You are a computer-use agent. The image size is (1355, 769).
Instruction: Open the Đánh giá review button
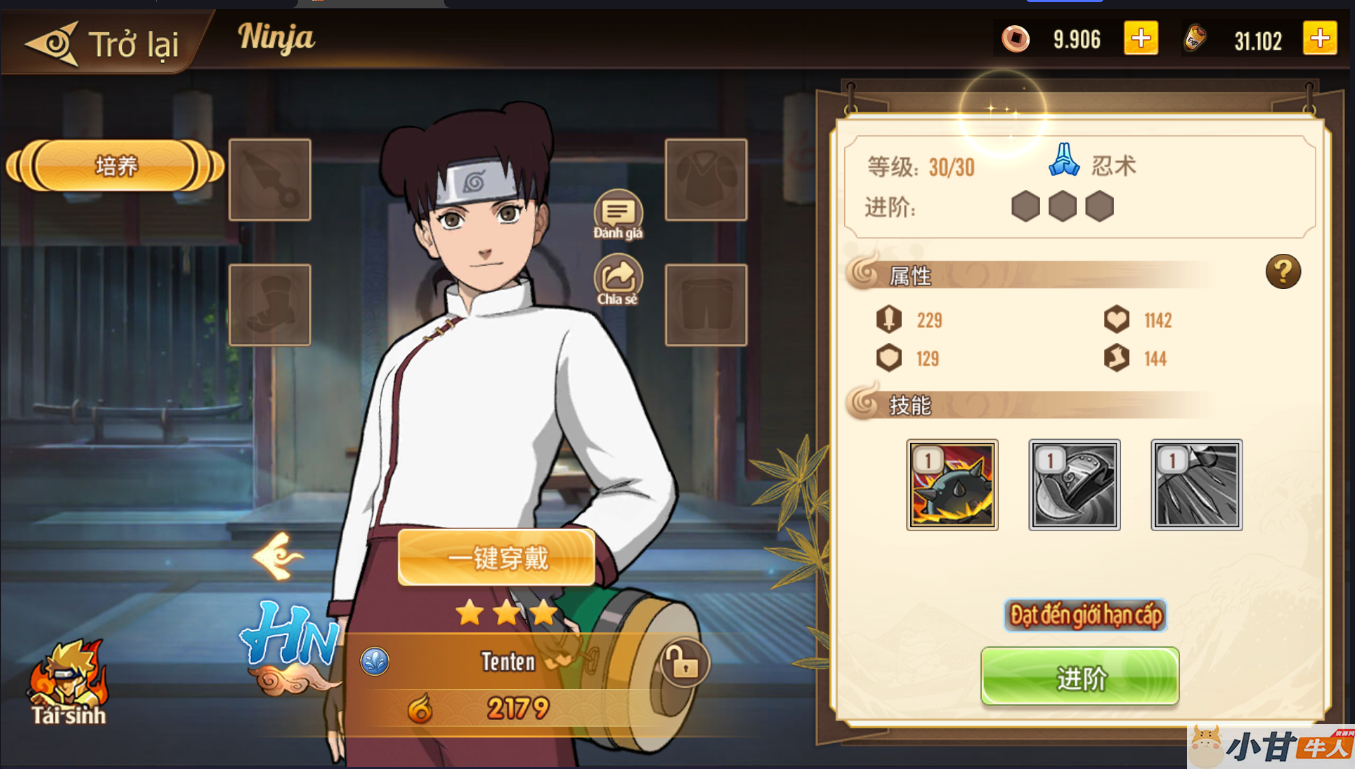(618, 214)
